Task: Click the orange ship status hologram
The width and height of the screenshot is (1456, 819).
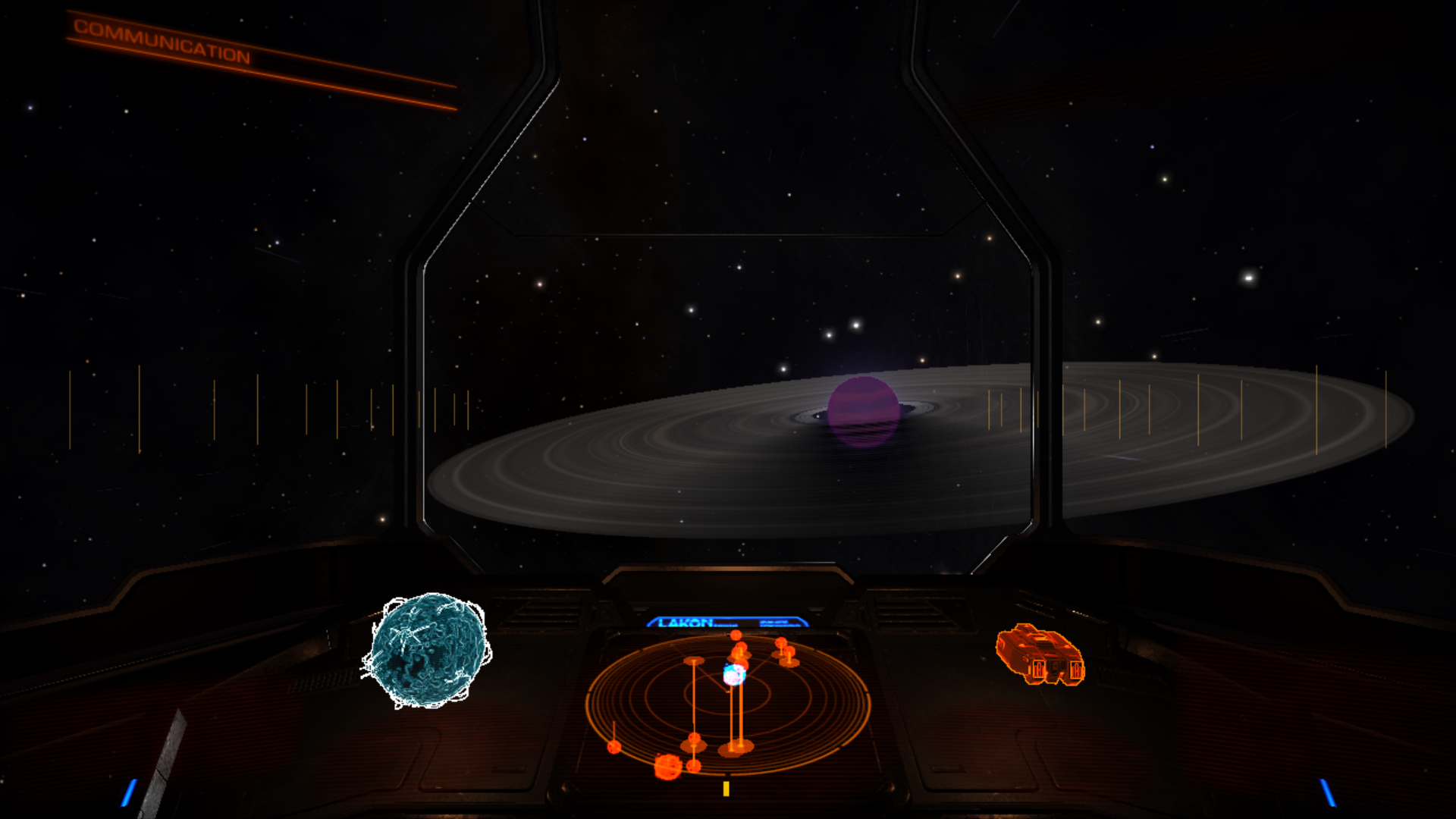Action: pos(1040,655)
